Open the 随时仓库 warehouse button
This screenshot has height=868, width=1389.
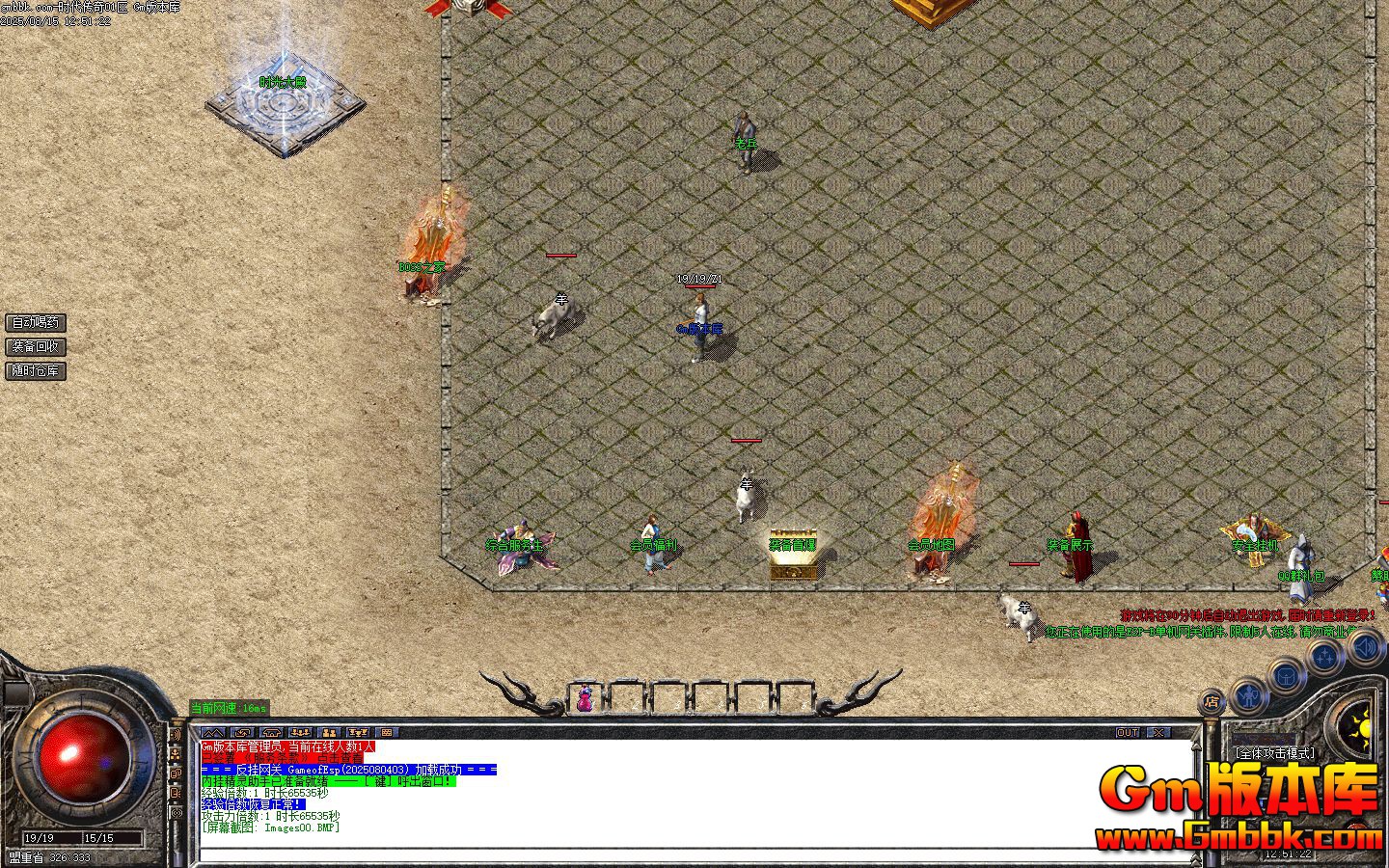(x=37, y=370)
